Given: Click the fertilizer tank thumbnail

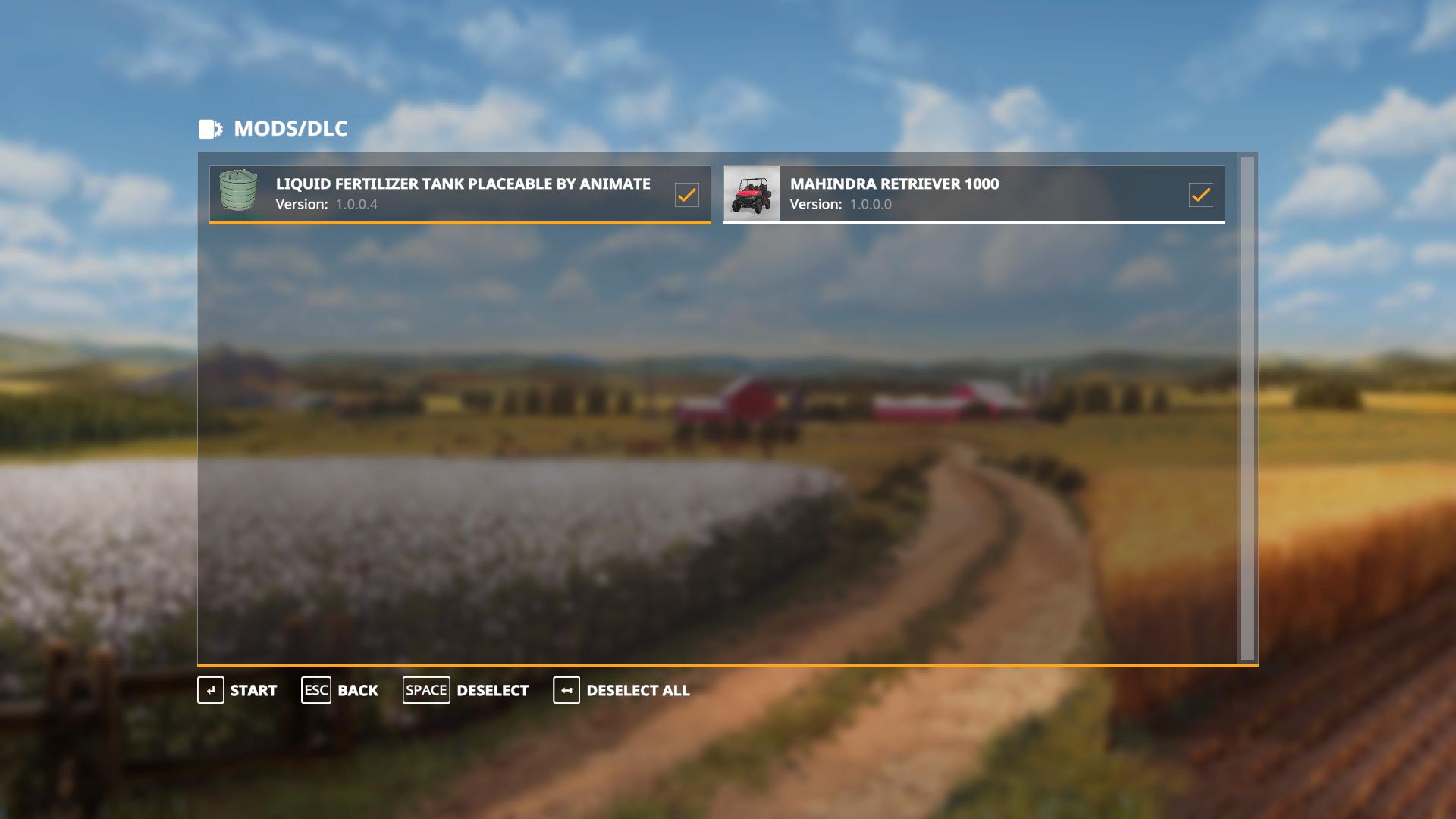Looking at the screenshot, I should pos(238,191).
